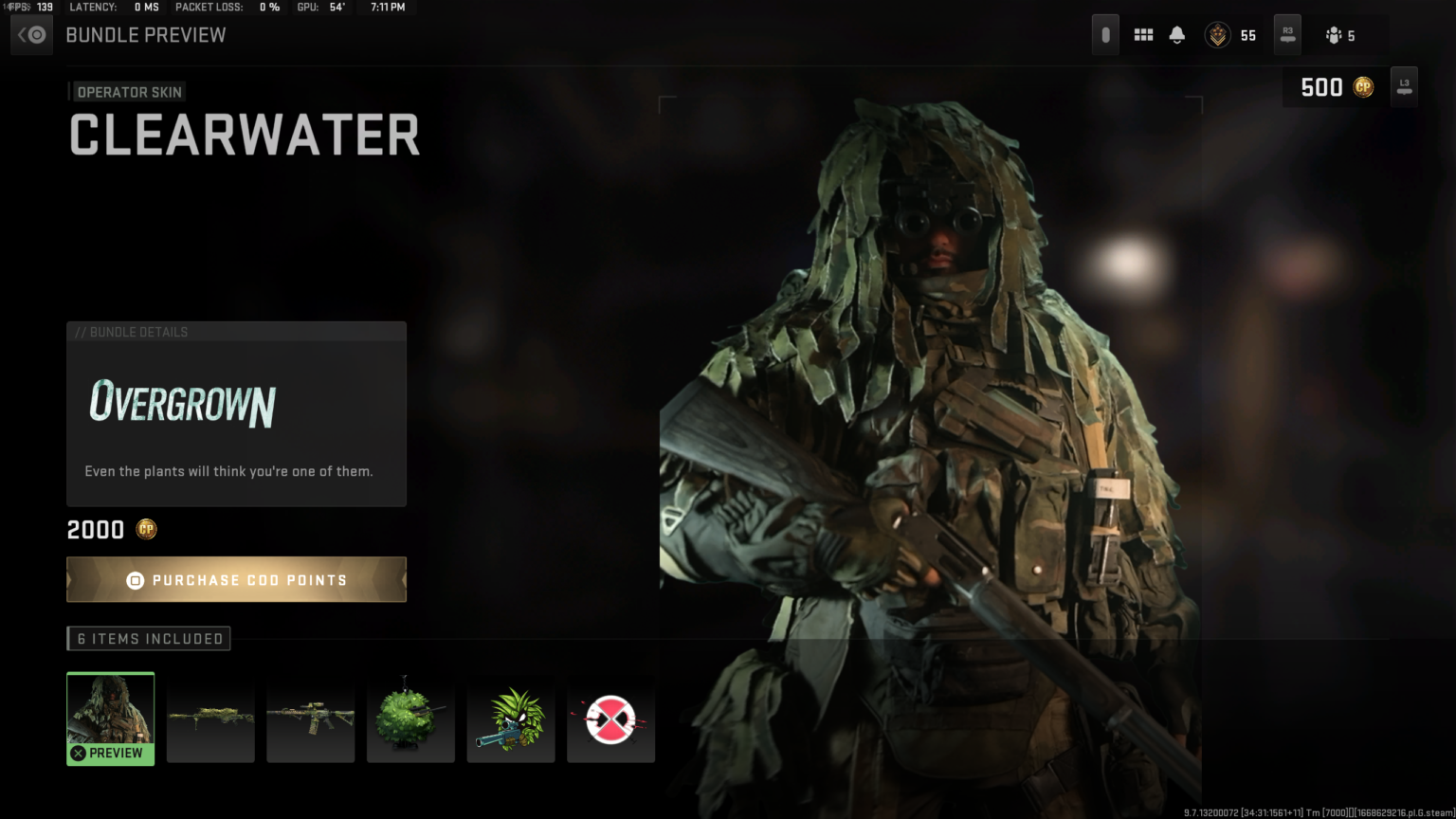
Task: Check the battery status indicator
Action: (1104, 33)
